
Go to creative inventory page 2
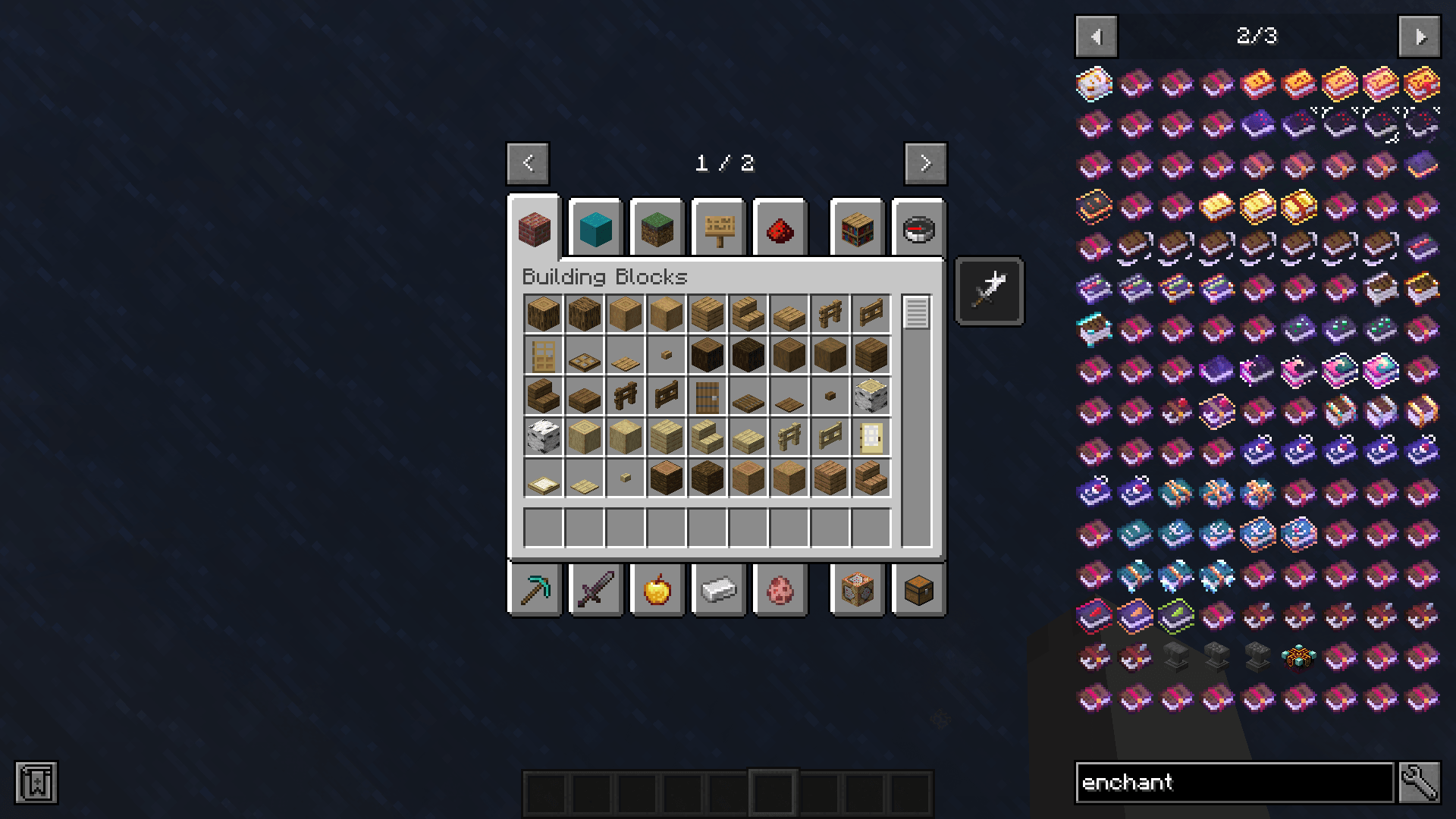click(x=924, y=163)
